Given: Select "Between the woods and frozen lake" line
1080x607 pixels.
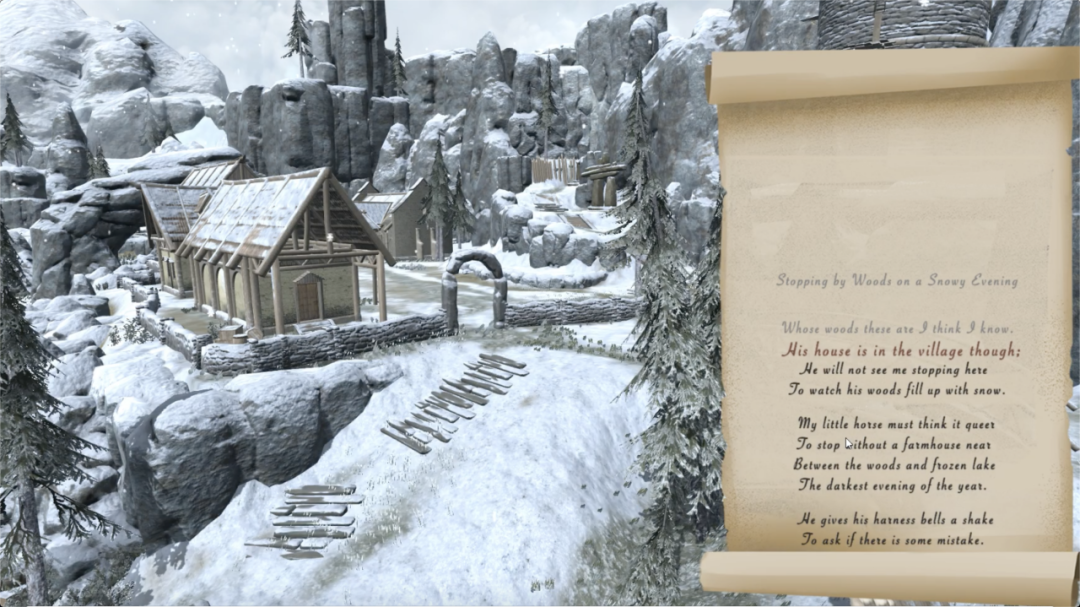Looking at the screenshot, I should coord(894,465).
